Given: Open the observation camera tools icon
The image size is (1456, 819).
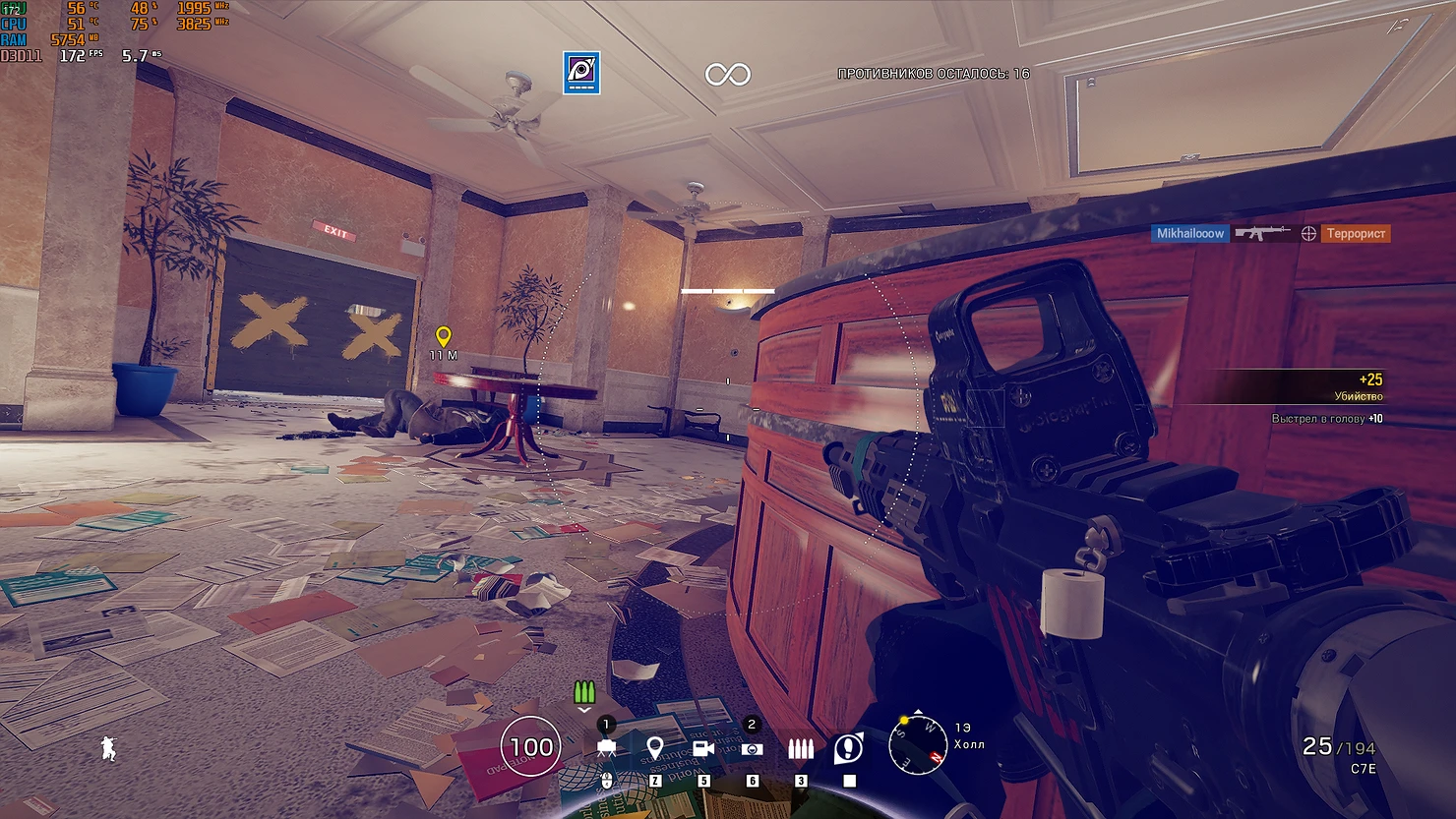Looking at the screenshot, I should [x=703, y=748].
